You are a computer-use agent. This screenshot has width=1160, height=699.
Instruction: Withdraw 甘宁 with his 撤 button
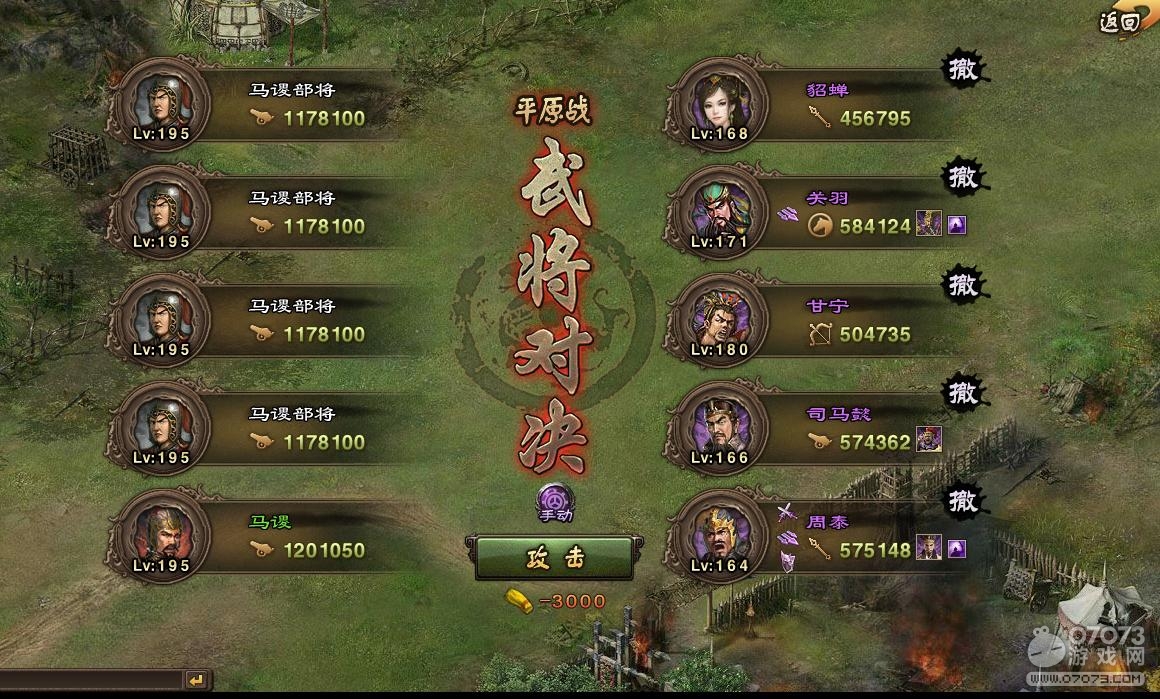point(964,285)
